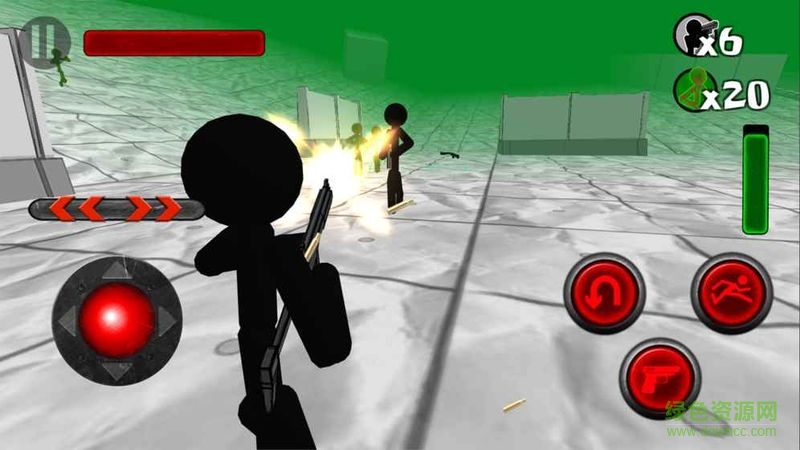The image size is (800, 450).
Task: Click the red chevron arrows strafe bar
Action: pos(117,209)
